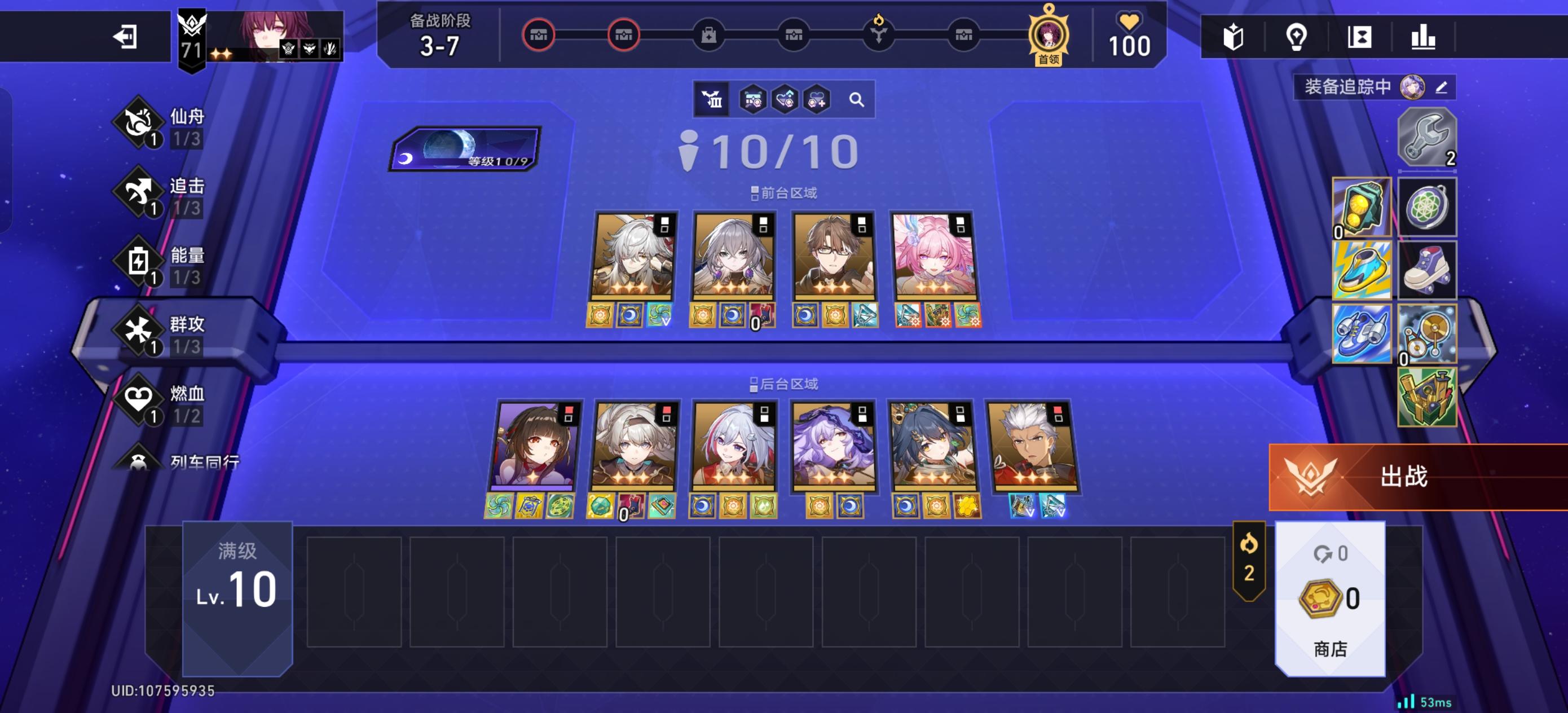
Task: Click the exit door icon in top-left
Action: [126, 38]
